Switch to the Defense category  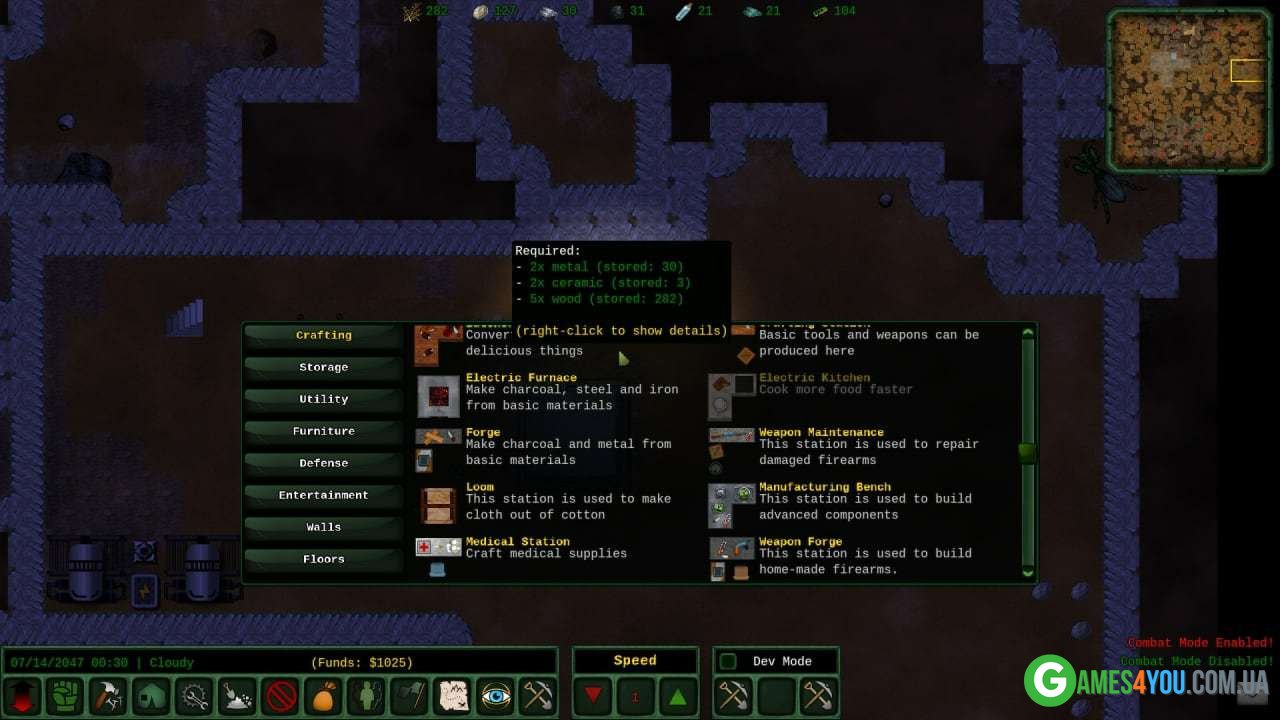pyautogui.click(x=323, y=463)
